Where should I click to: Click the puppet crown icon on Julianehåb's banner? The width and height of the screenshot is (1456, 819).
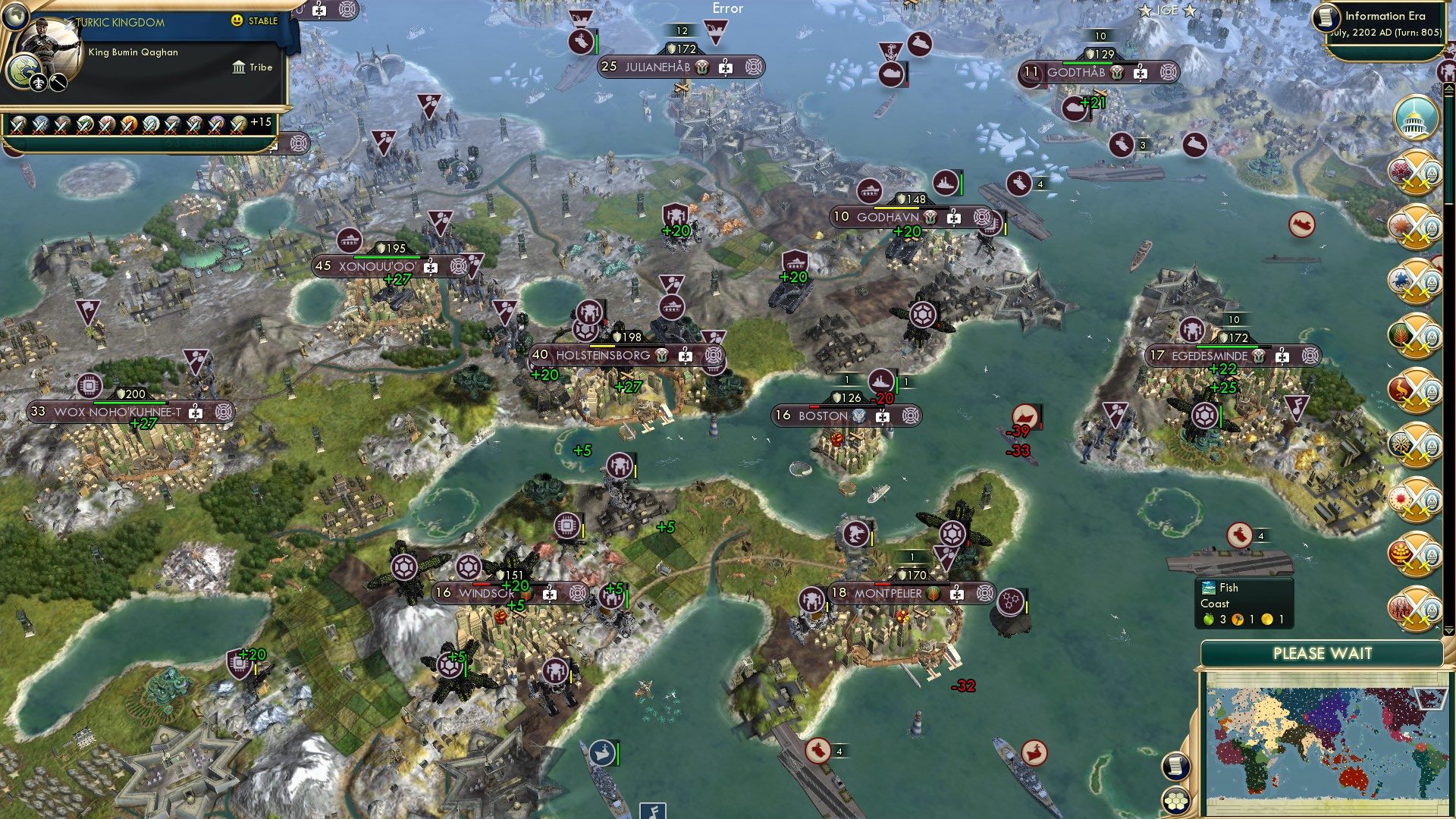pyautogui.click(x=703, y=67)
